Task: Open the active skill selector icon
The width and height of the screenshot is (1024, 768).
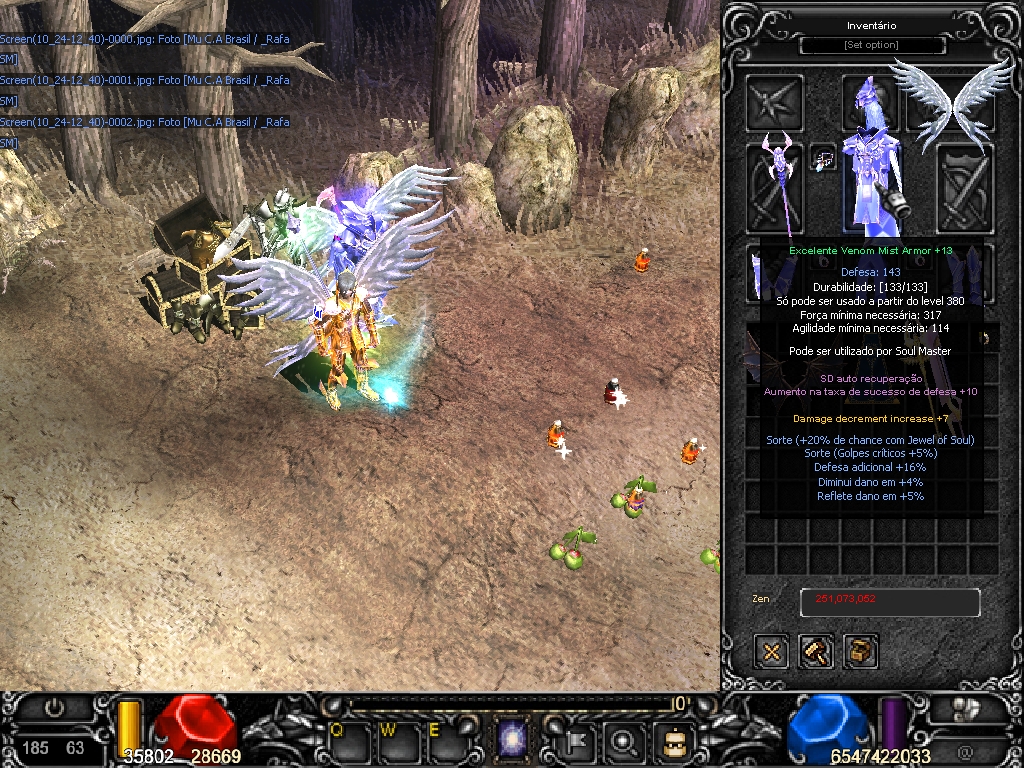Action: [513, 741]
